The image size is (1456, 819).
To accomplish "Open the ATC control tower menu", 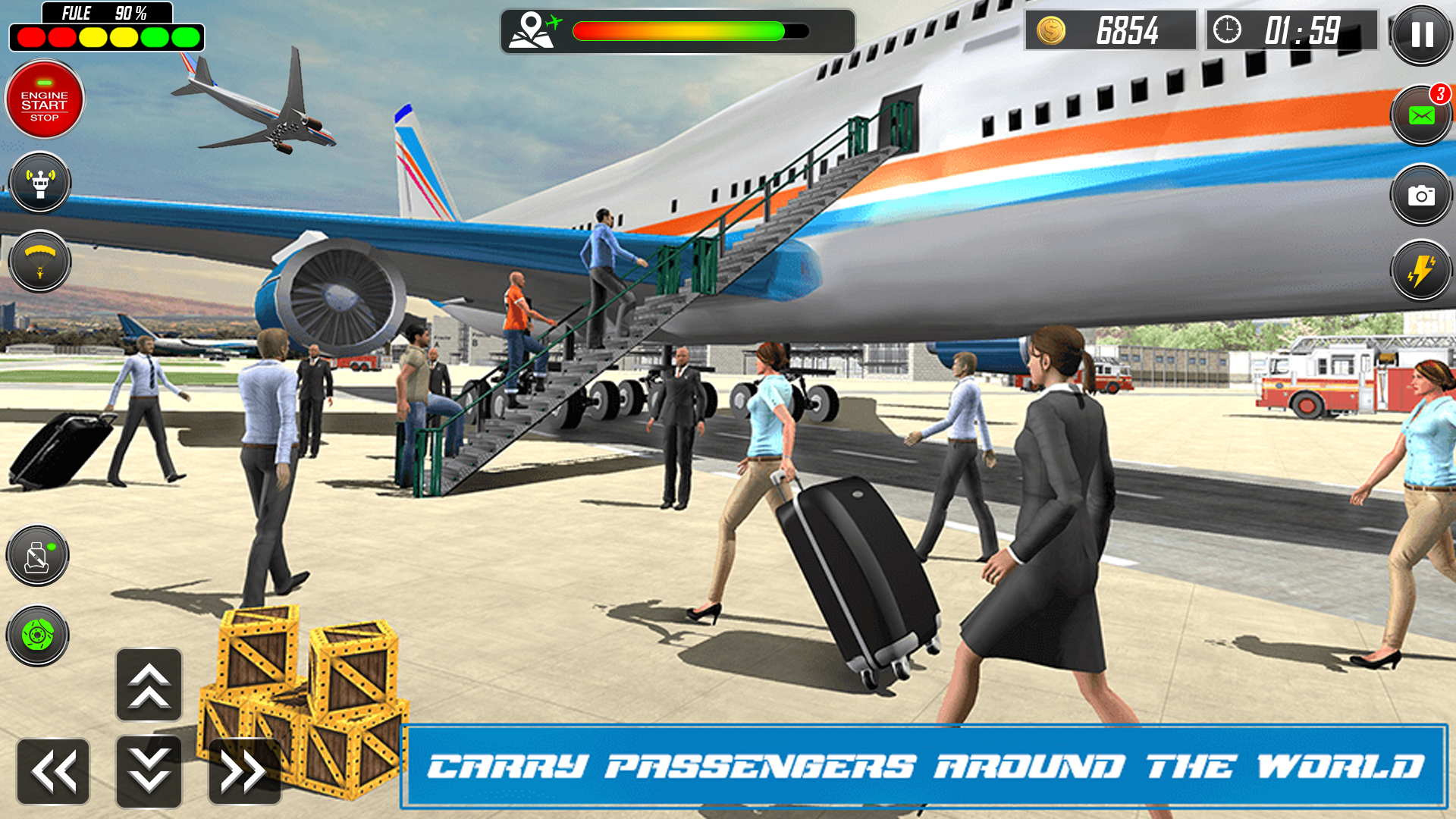I will [x=40, y=184].
